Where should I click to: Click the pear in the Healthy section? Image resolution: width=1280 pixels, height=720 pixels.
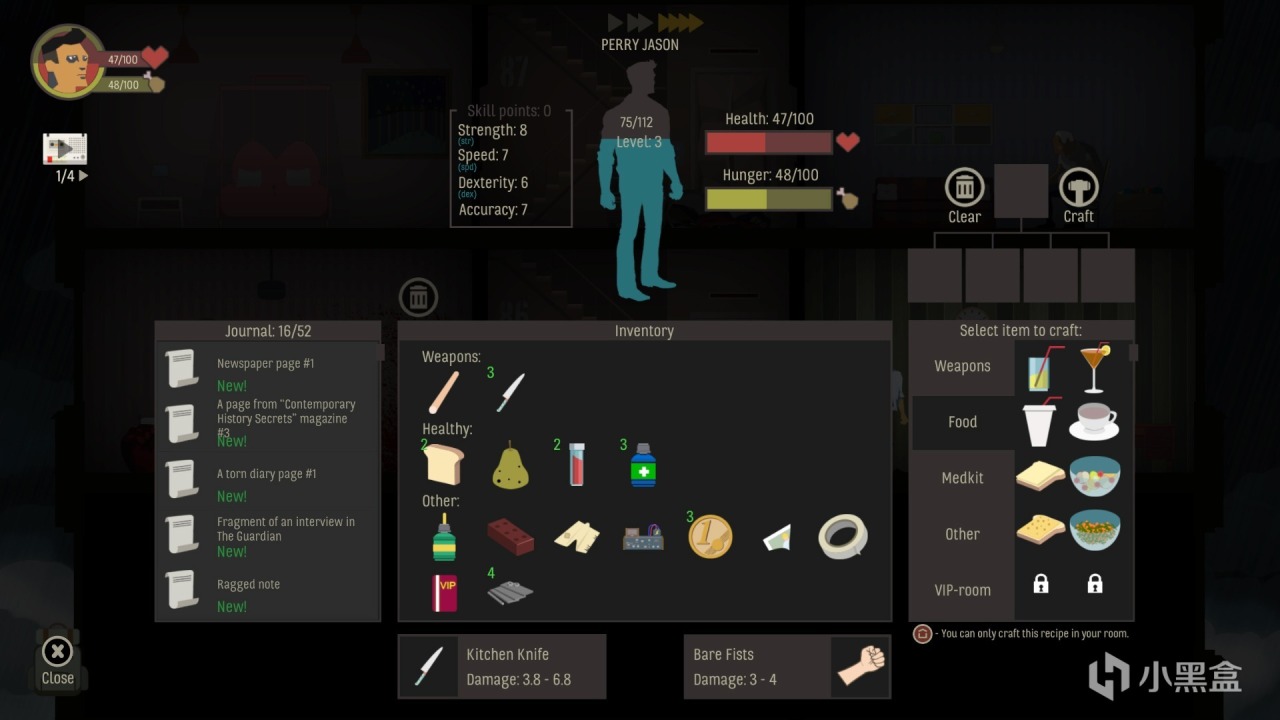coord(510,462)
